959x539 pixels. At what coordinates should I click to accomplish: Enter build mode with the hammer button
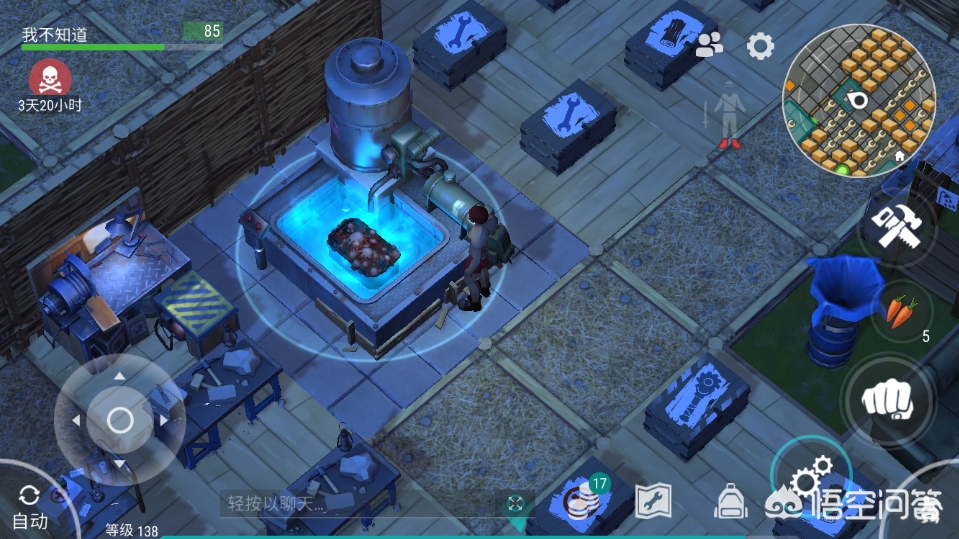pos(896,227)
